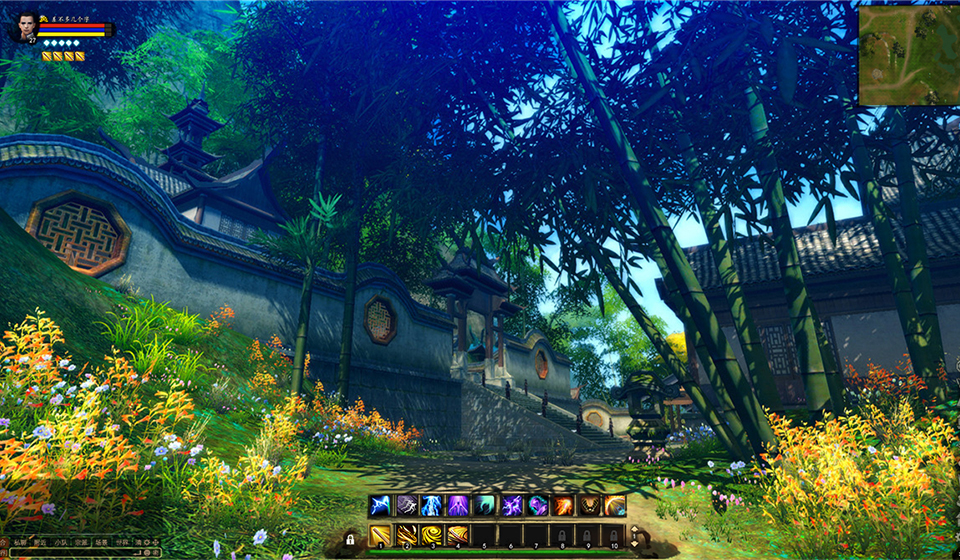Cast the blue lightning pillar skill
The height and width of the screenshot is (560, 960).
[x=432, y=505]
